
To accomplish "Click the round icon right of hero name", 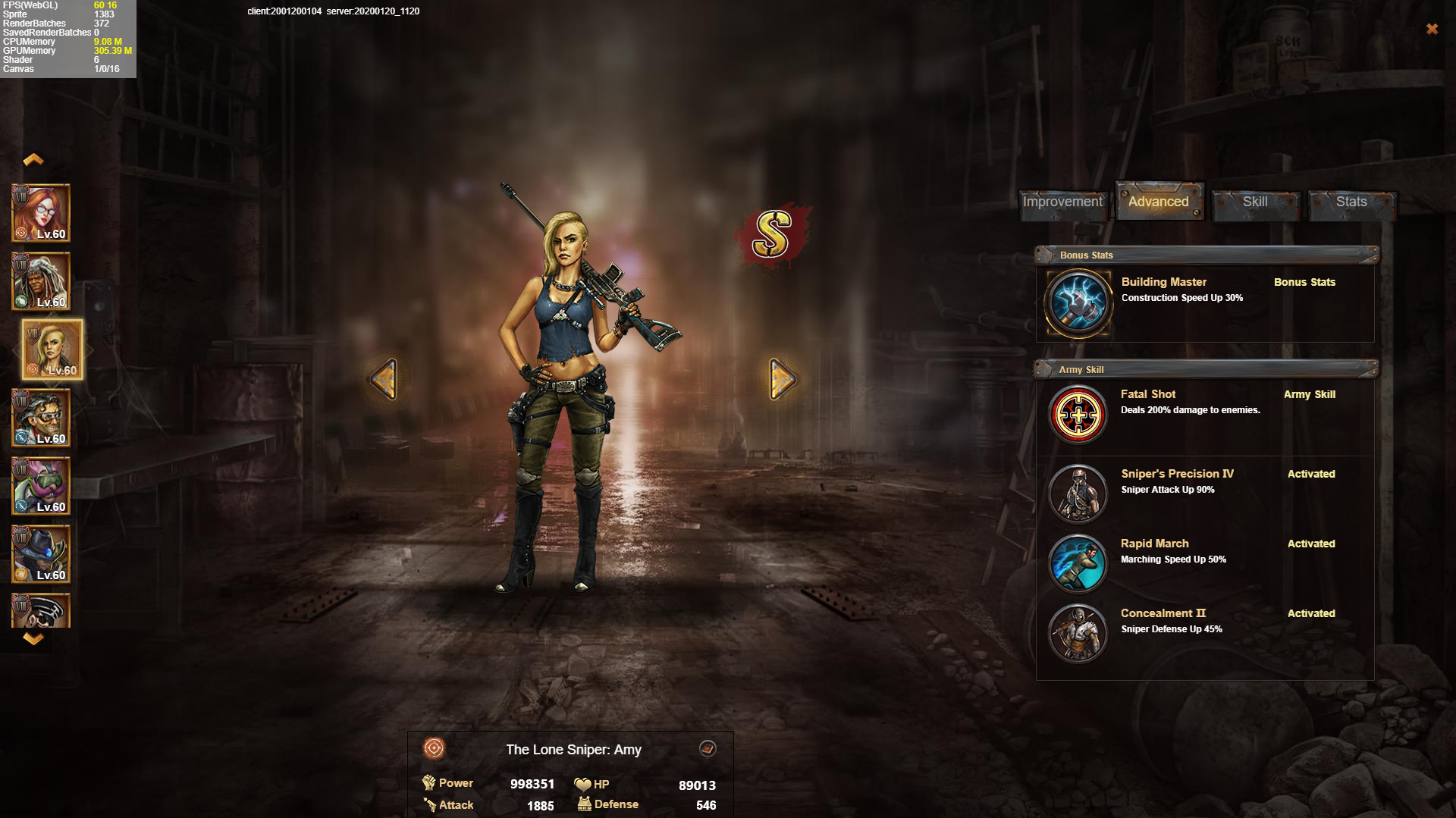I will [708, 749].
